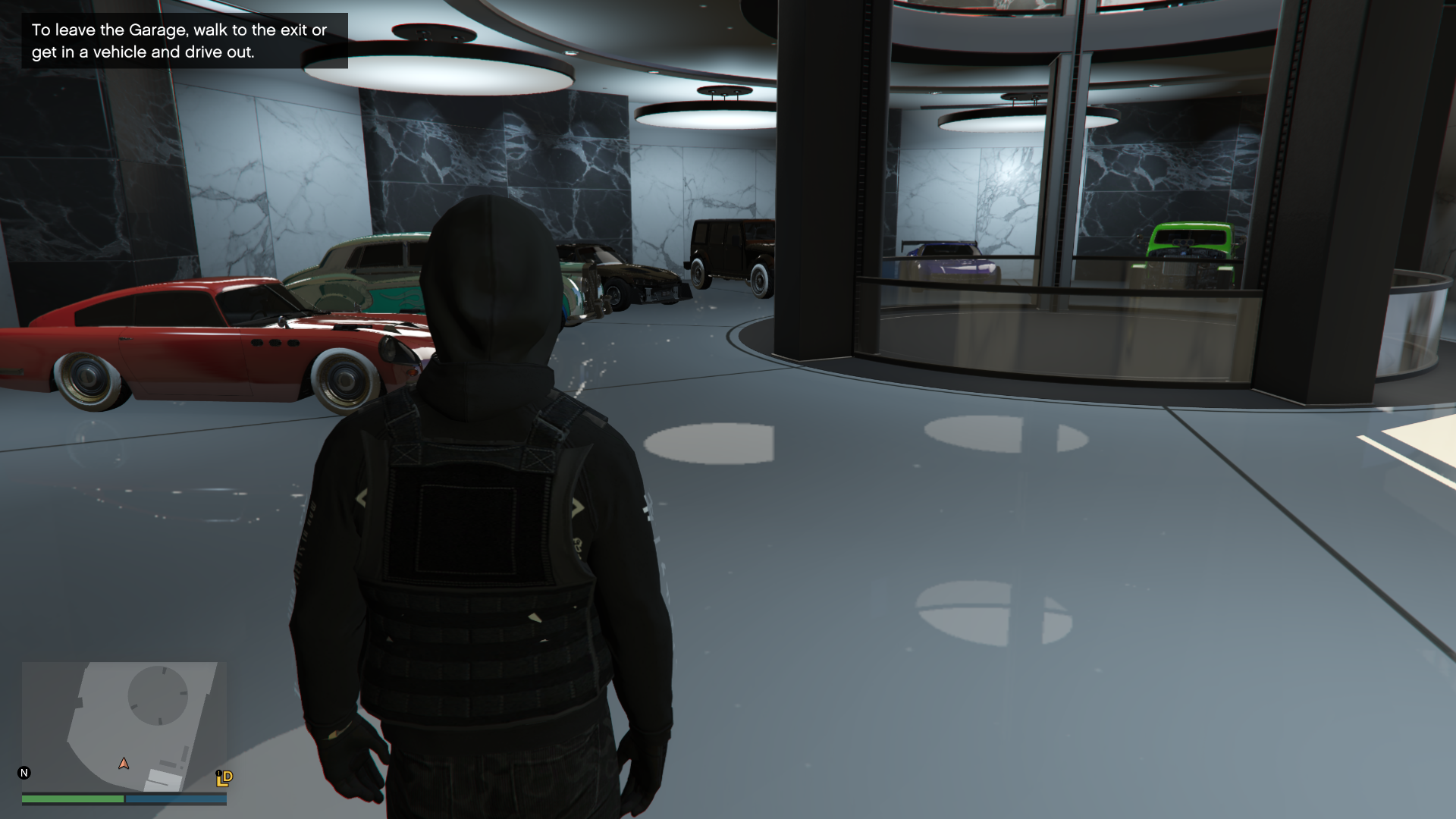Image resolution: width=1456 pixels, height=819 pixels.
Task: Toggle the minimap display
Action: pyautogui.click(x=124, y=728)
